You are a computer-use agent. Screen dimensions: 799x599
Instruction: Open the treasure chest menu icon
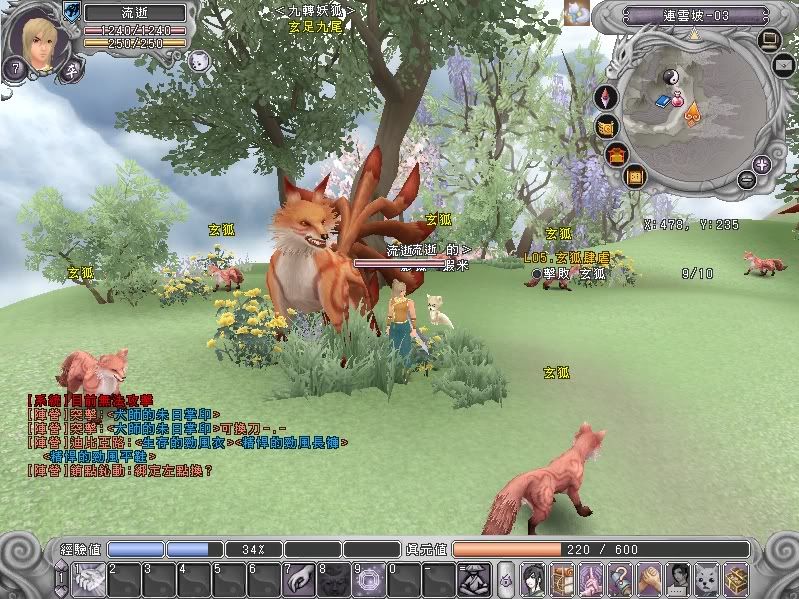[x=737, y=578]
